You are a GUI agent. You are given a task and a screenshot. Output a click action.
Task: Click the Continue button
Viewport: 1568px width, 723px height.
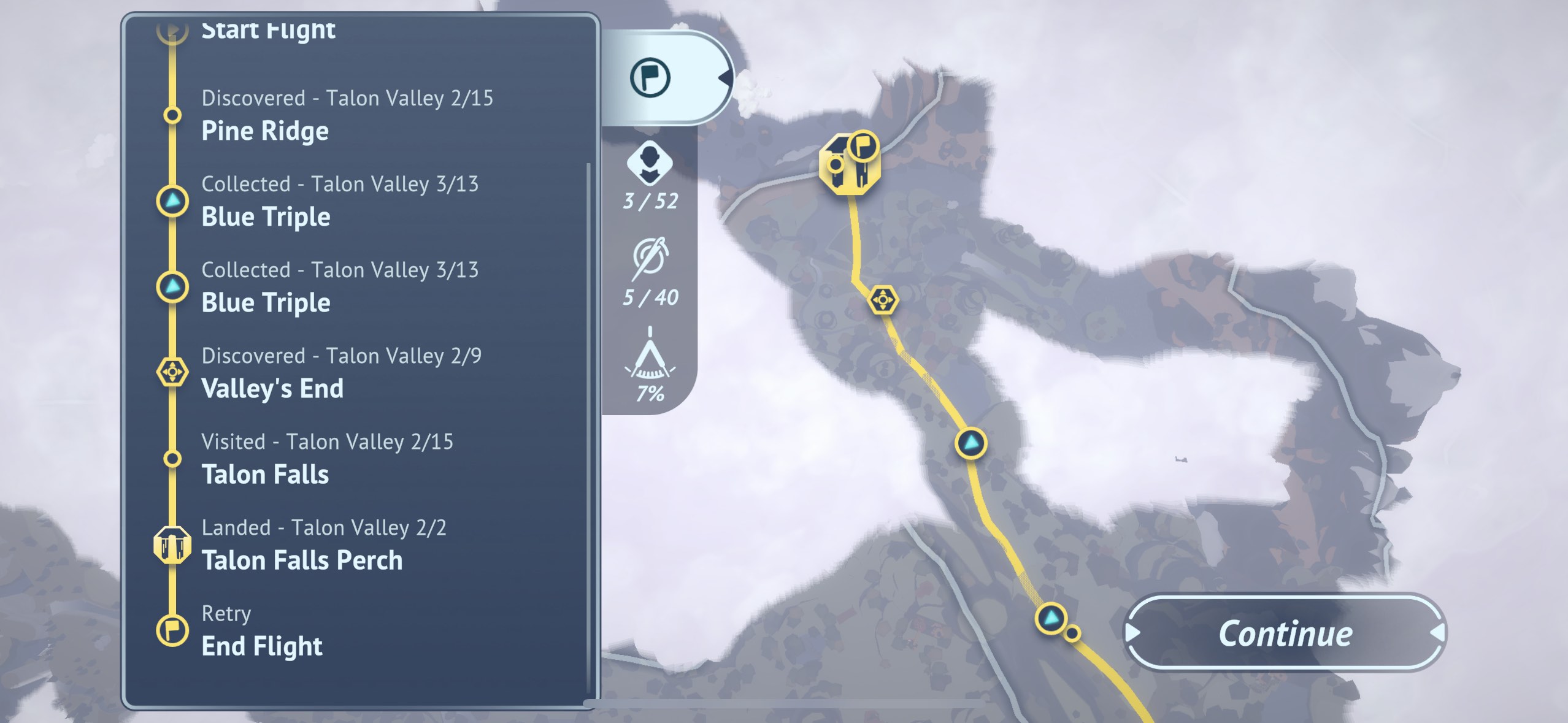click(1285, 633)
